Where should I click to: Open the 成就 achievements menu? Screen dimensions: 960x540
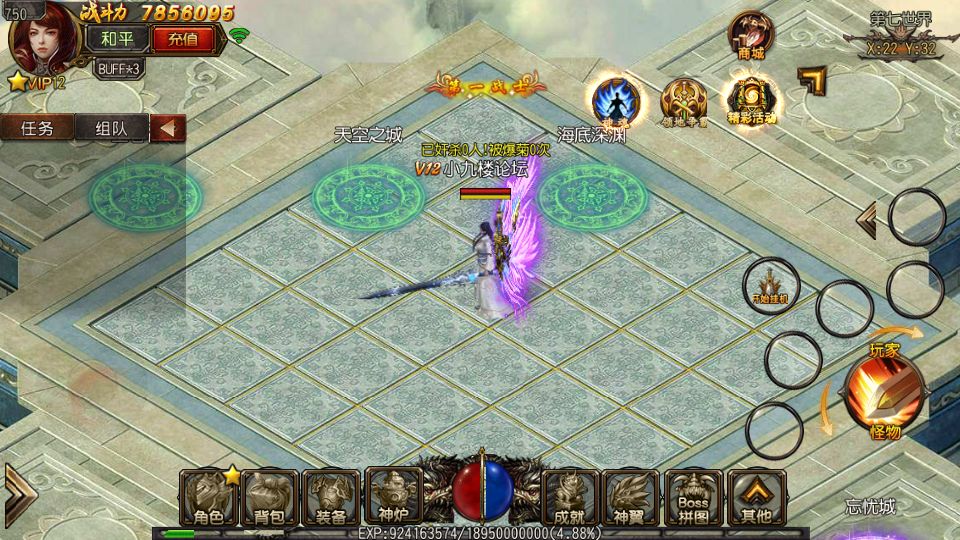pos(570,497)
